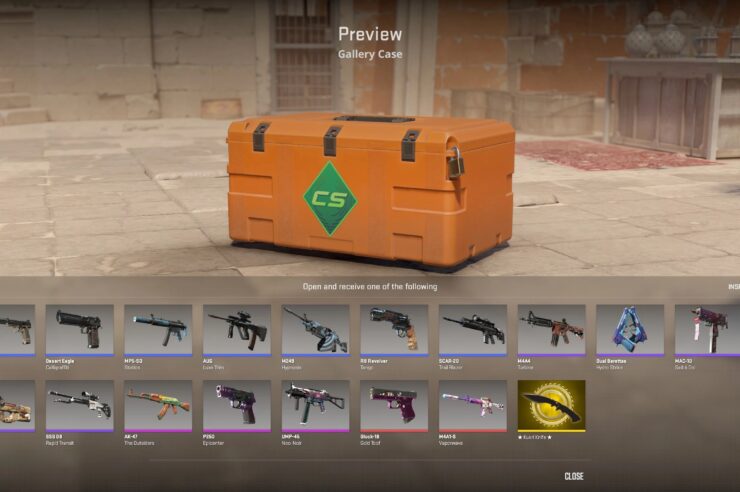Click the M4A4 Turbine skin tile
This screenshot has width=740, height=492.
click(551, 330)
